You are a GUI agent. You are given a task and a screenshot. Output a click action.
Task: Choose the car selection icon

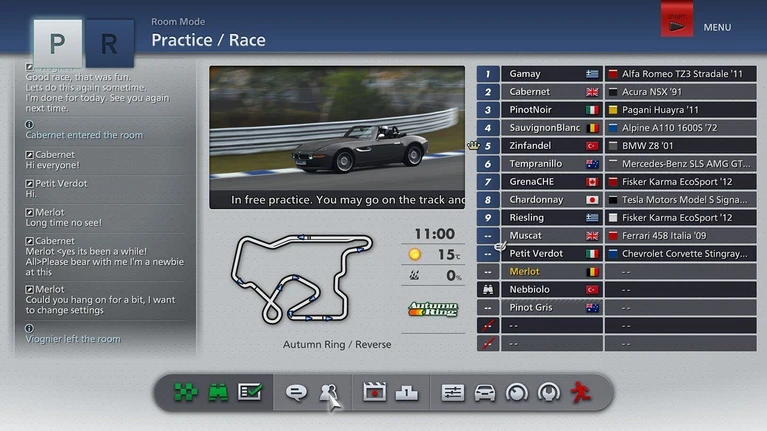point(485,393)
